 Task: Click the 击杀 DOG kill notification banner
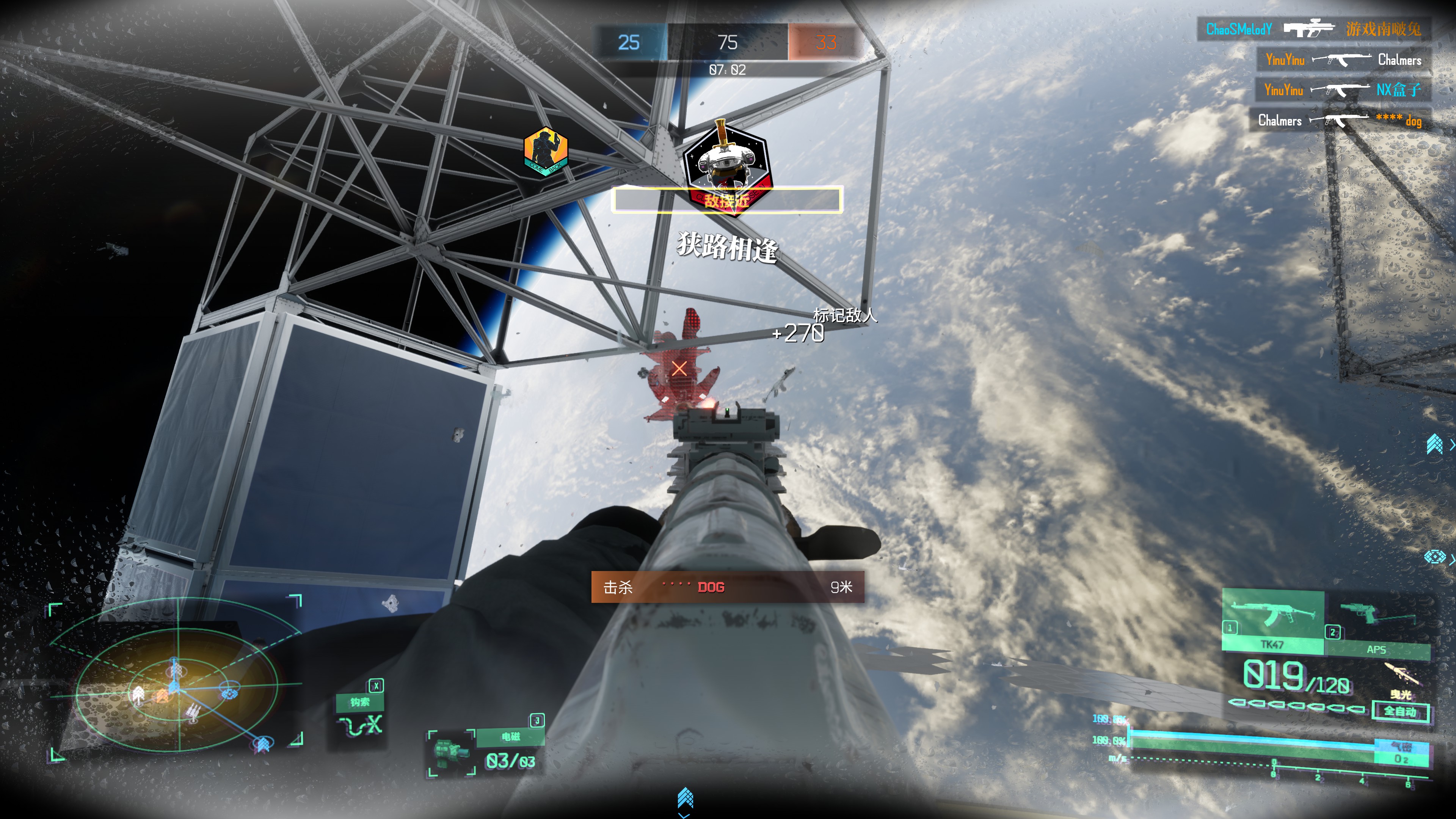[728, 587]
